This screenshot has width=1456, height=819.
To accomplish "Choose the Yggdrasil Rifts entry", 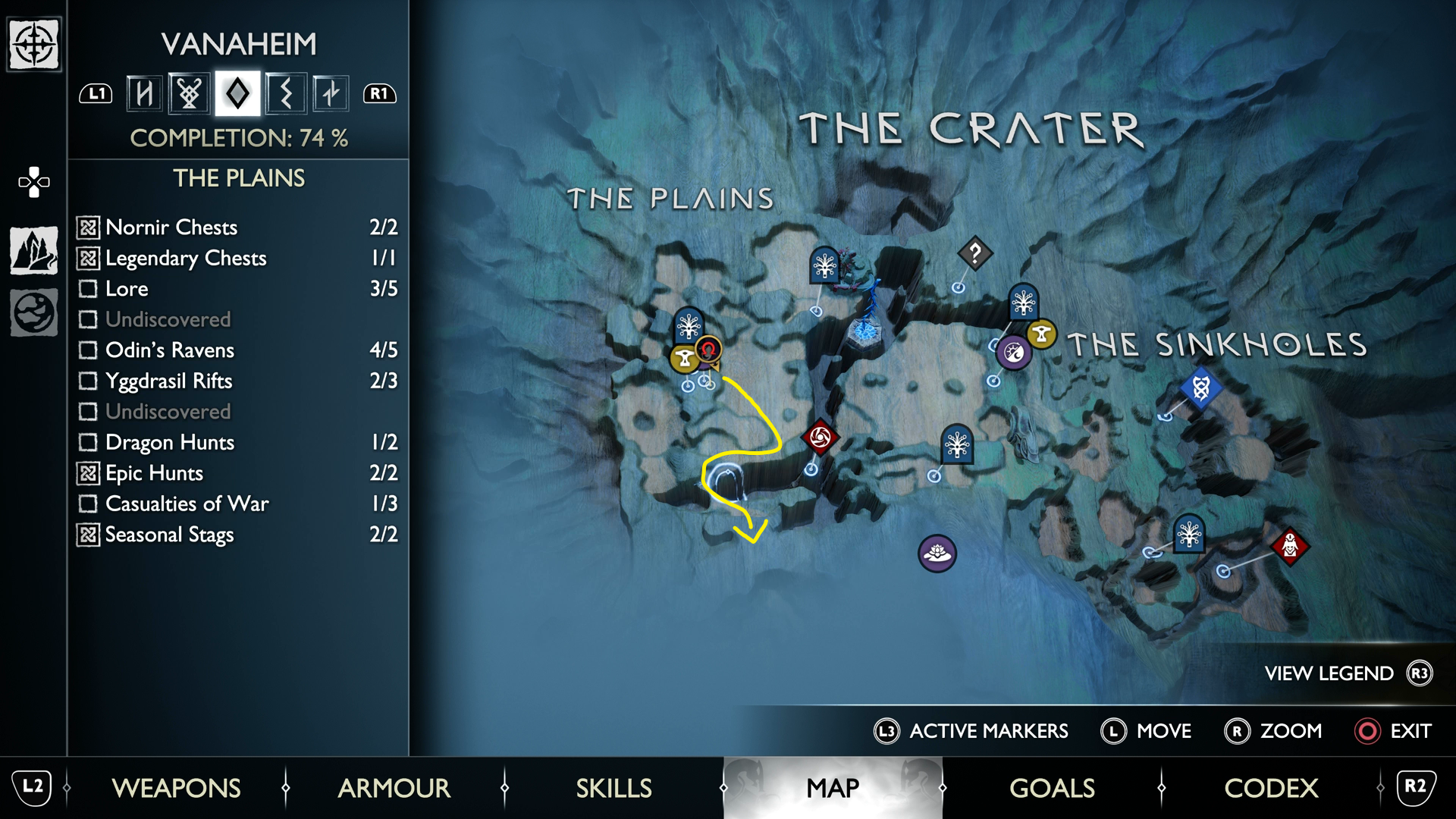I will [x=237, y=381].
